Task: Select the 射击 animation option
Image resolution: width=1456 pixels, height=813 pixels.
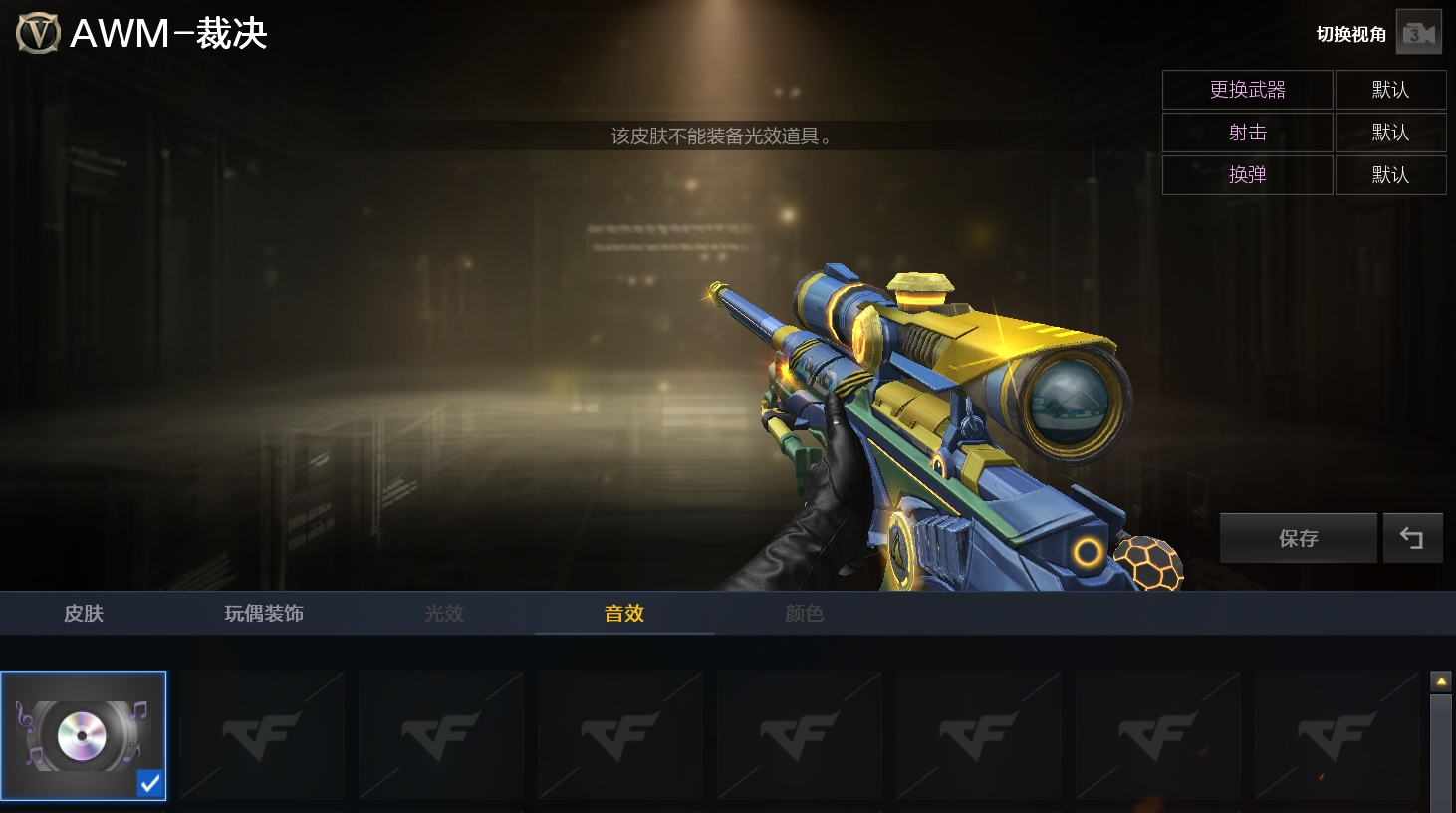Action: [x=1247, y=133]
